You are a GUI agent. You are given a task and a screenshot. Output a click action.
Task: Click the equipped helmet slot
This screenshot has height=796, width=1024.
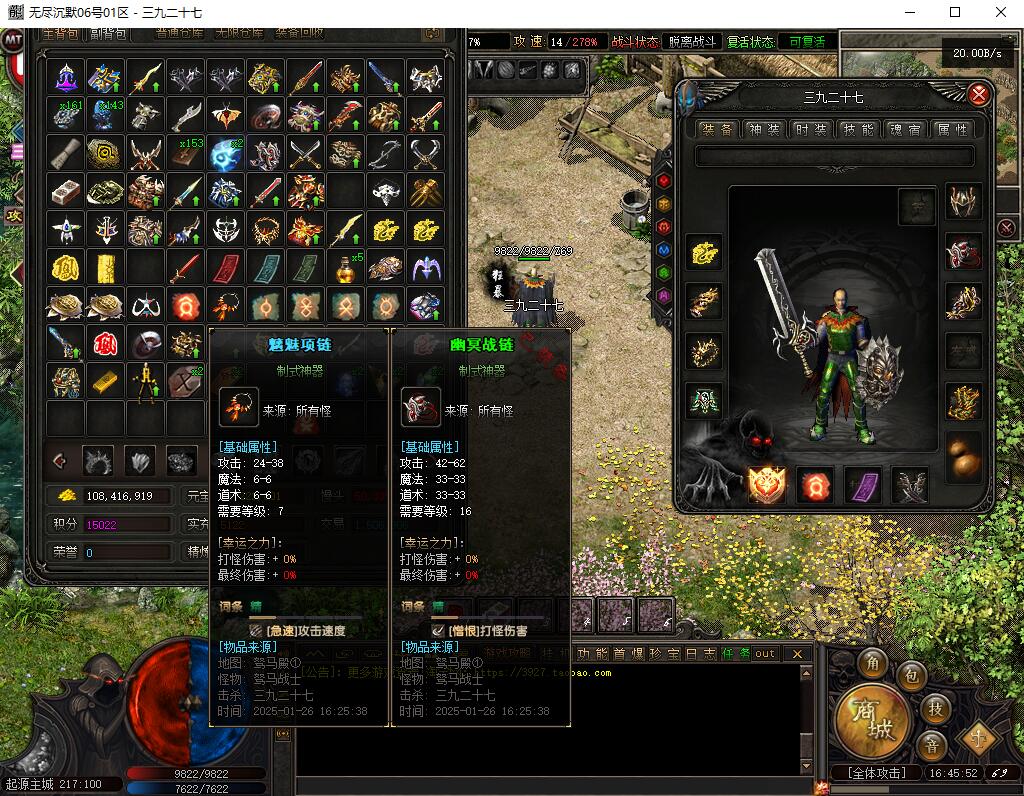(x=964, y=201)
